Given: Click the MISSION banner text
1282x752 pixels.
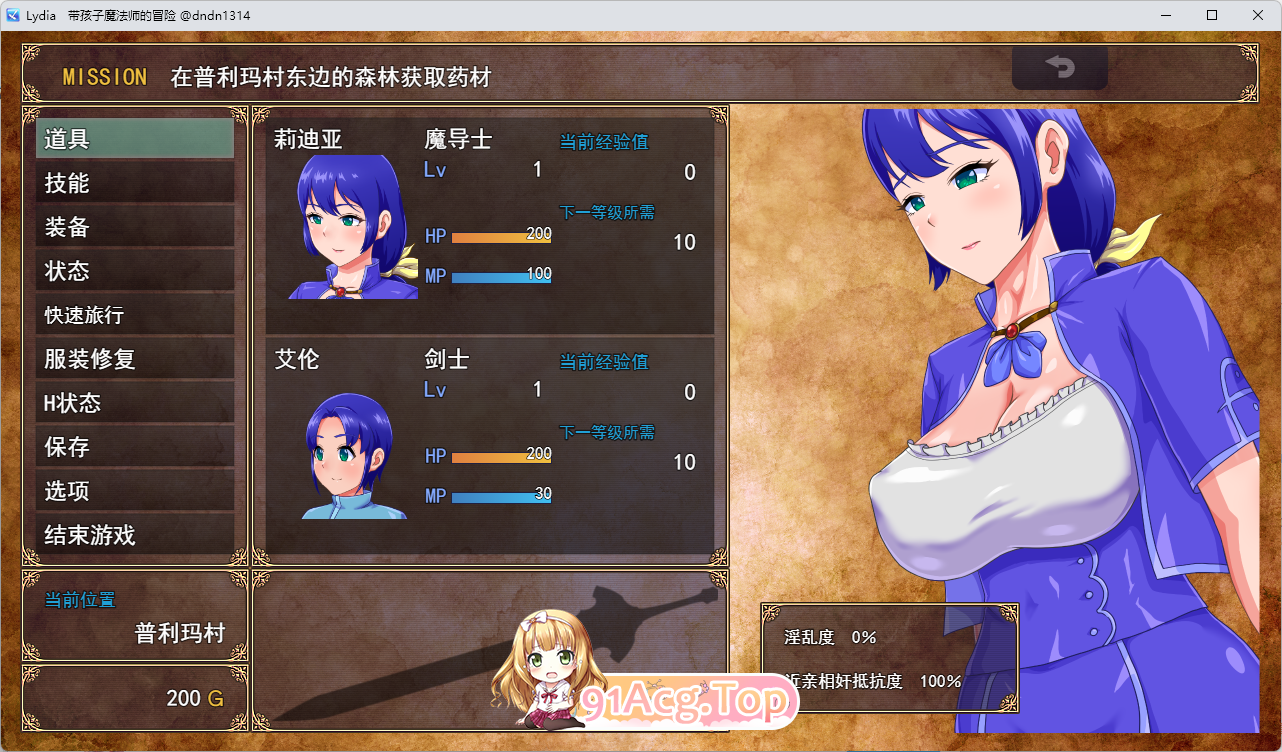Looking at the screenshot, I should [105, 77].
